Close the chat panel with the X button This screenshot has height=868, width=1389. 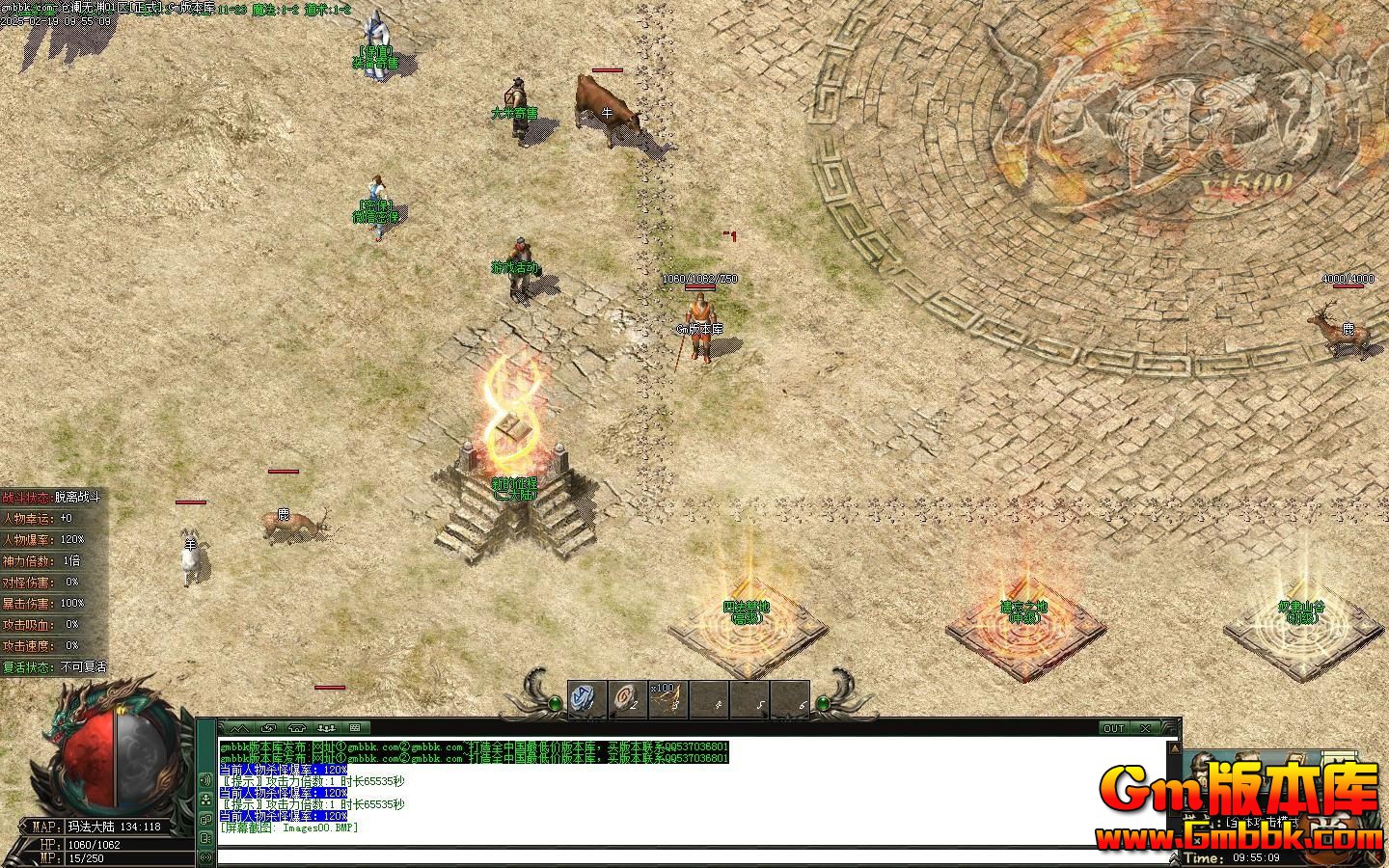click(x=1145, y=728)
